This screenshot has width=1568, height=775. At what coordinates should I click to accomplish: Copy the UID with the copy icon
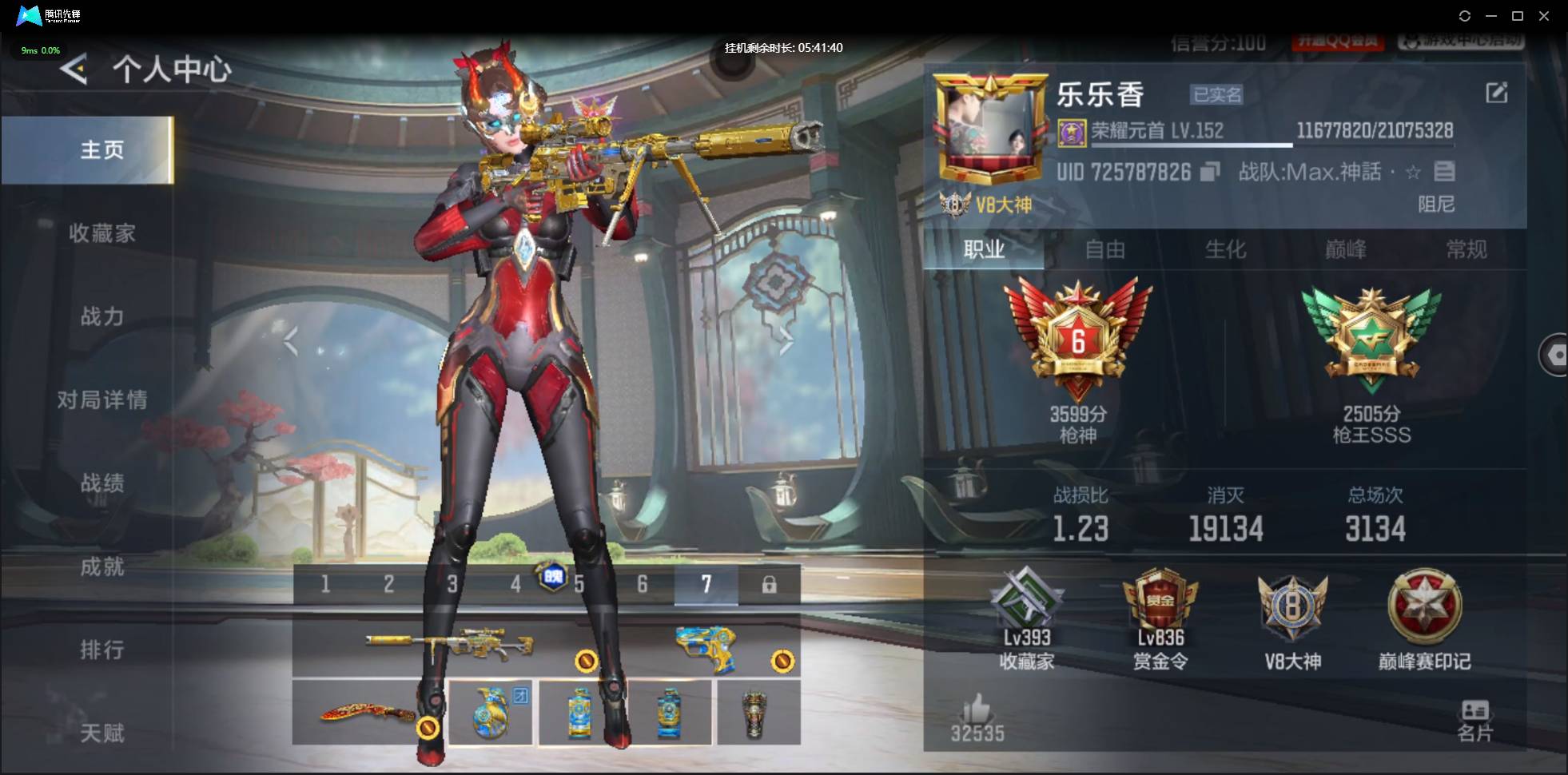1210,172
